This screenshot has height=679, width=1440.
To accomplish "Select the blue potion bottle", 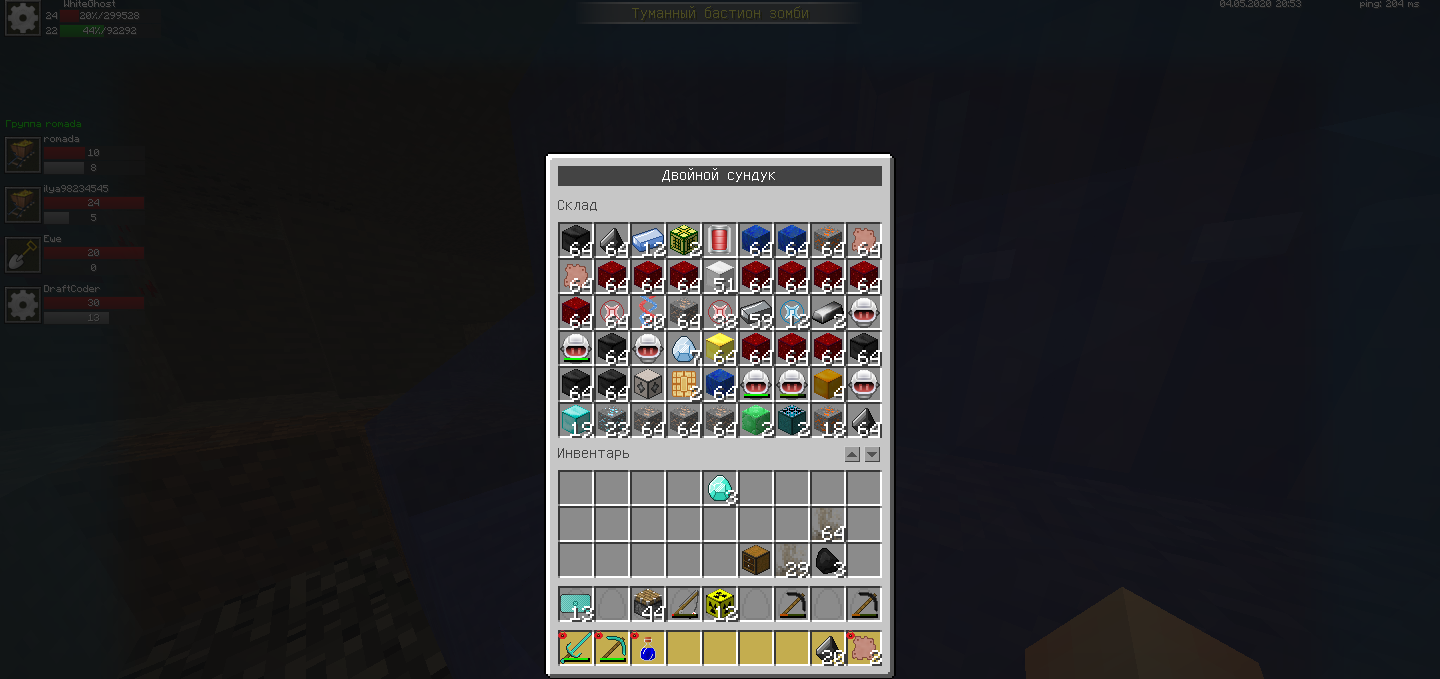I will tap(648, 648).
